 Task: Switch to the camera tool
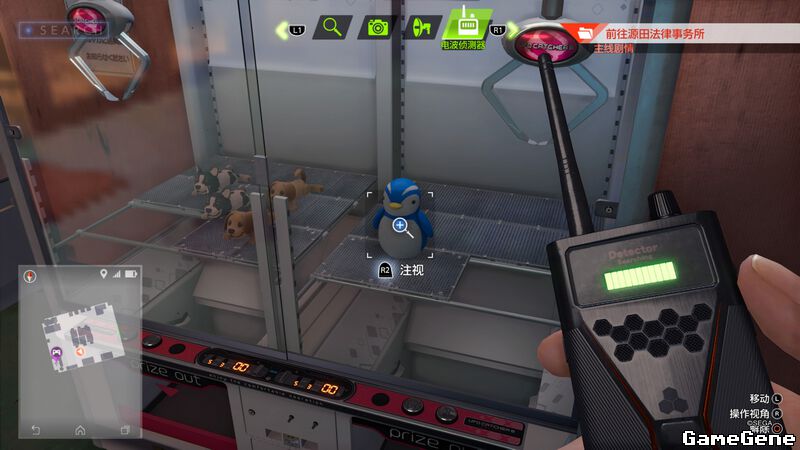pyautogui.click(x=378, y=28)
